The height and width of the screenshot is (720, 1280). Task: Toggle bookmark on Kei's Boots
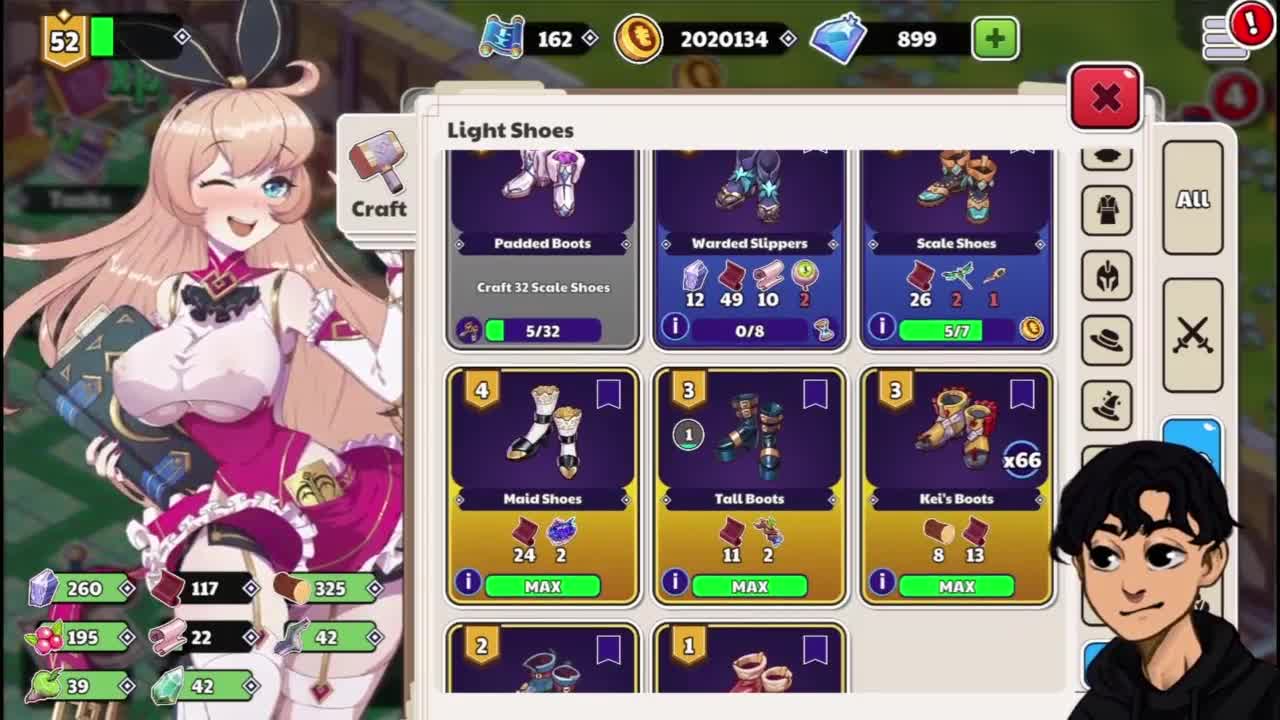click(x=1021, y=395)
